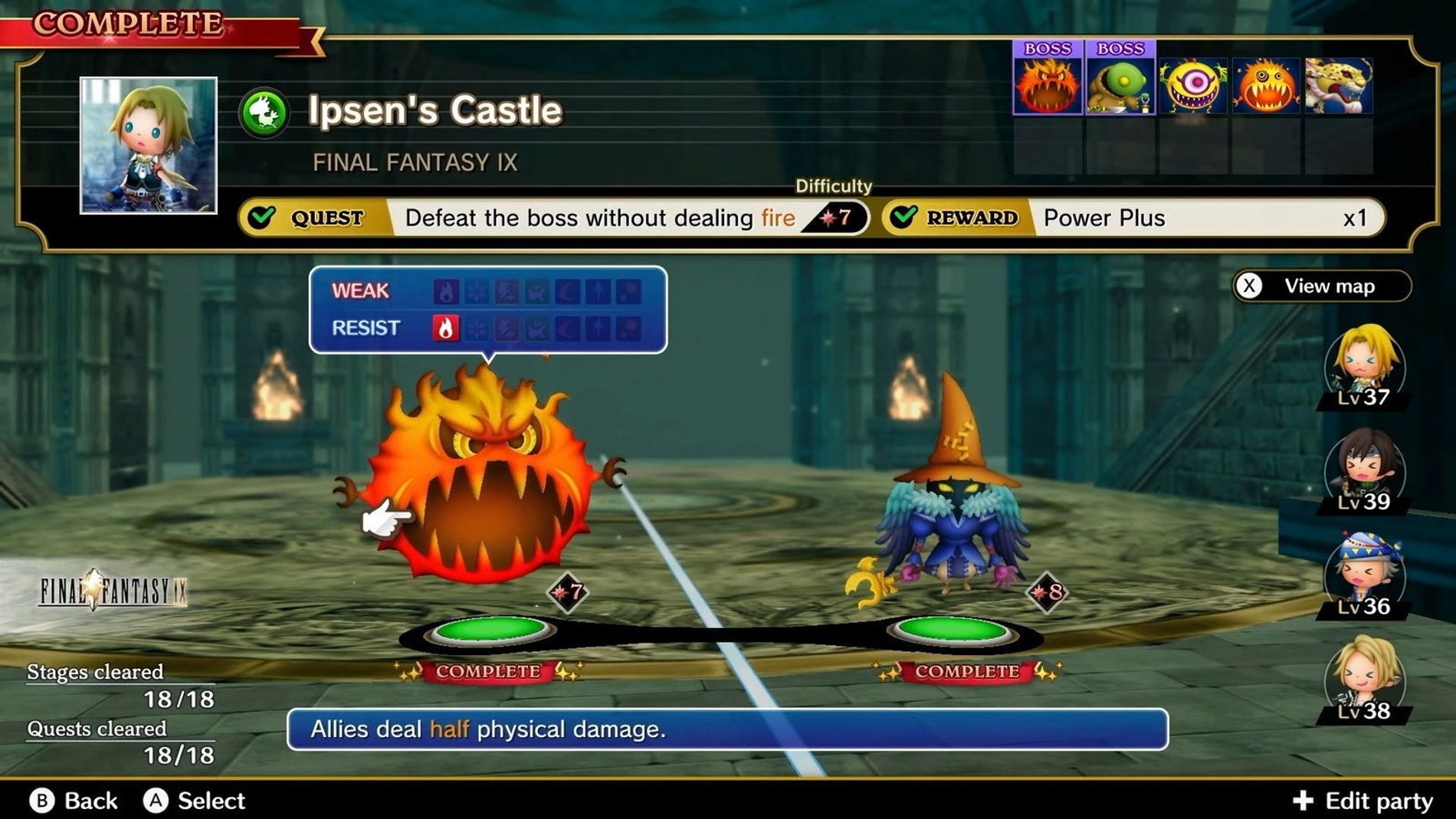Select the Lv 36 party member portrait

click(1364, 575)
